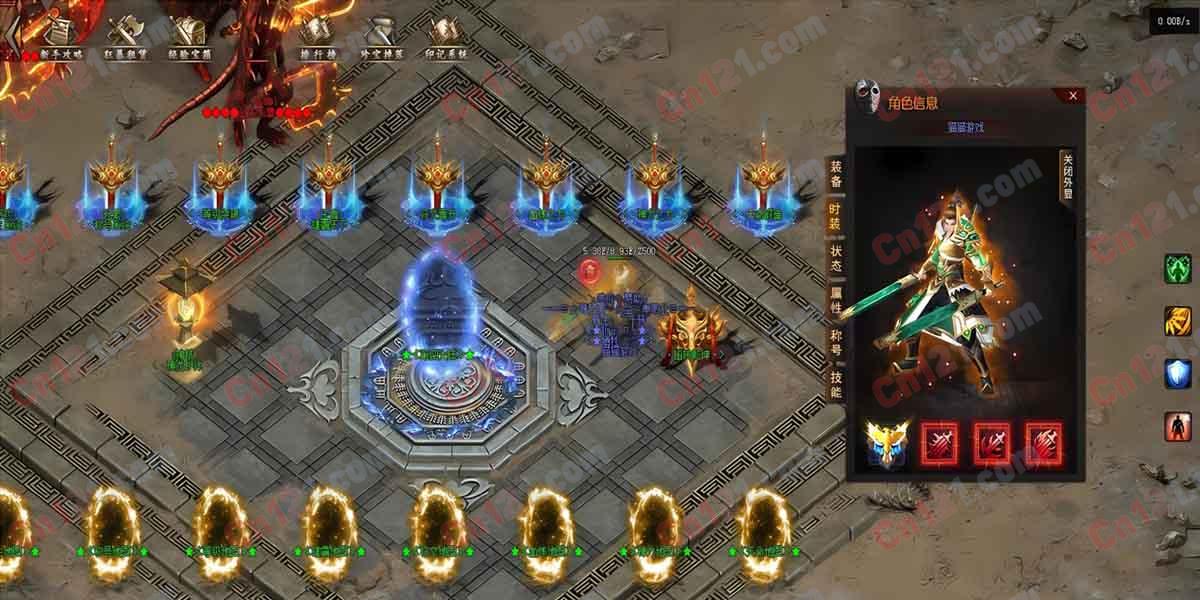This screenshot has height=600, width=1200.
Task: Select the golden phoenix emblem slot
Action: 888,443
